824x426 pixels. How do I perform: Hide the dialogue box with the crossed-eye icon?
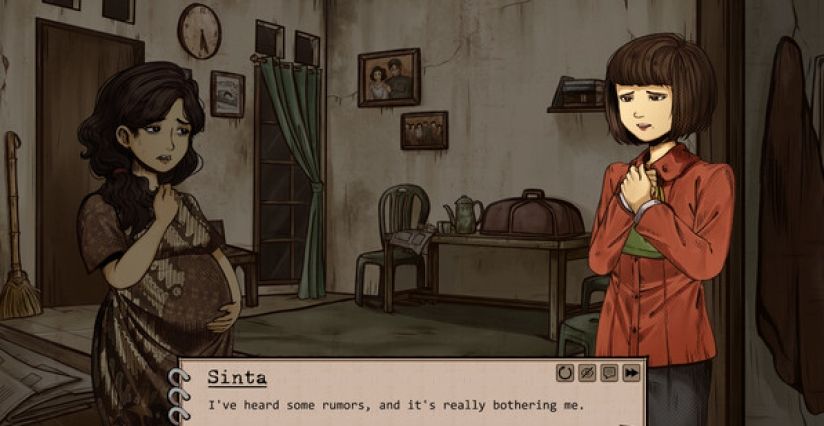(587, 373)
